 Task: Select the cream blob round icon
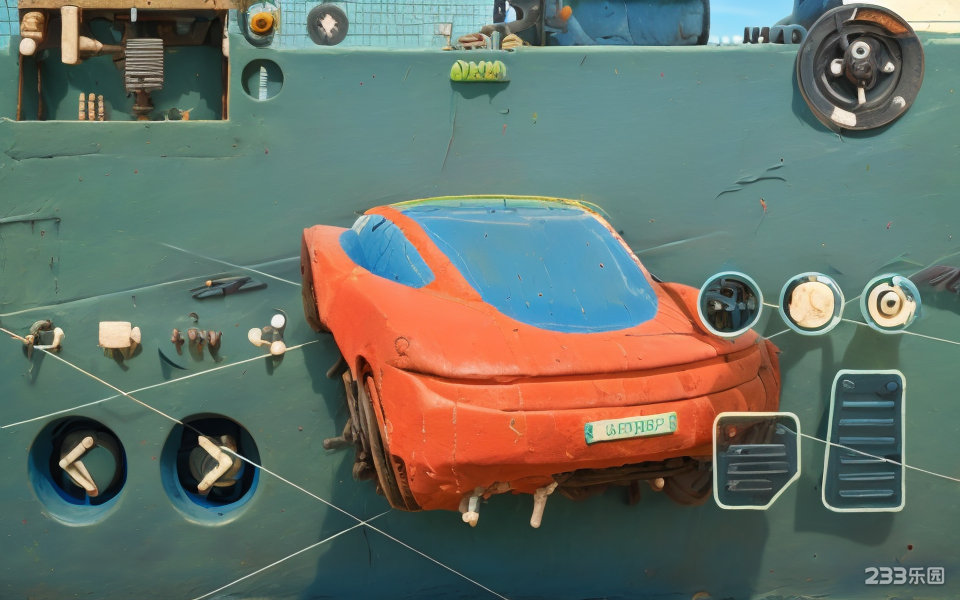tap(811, 303)
